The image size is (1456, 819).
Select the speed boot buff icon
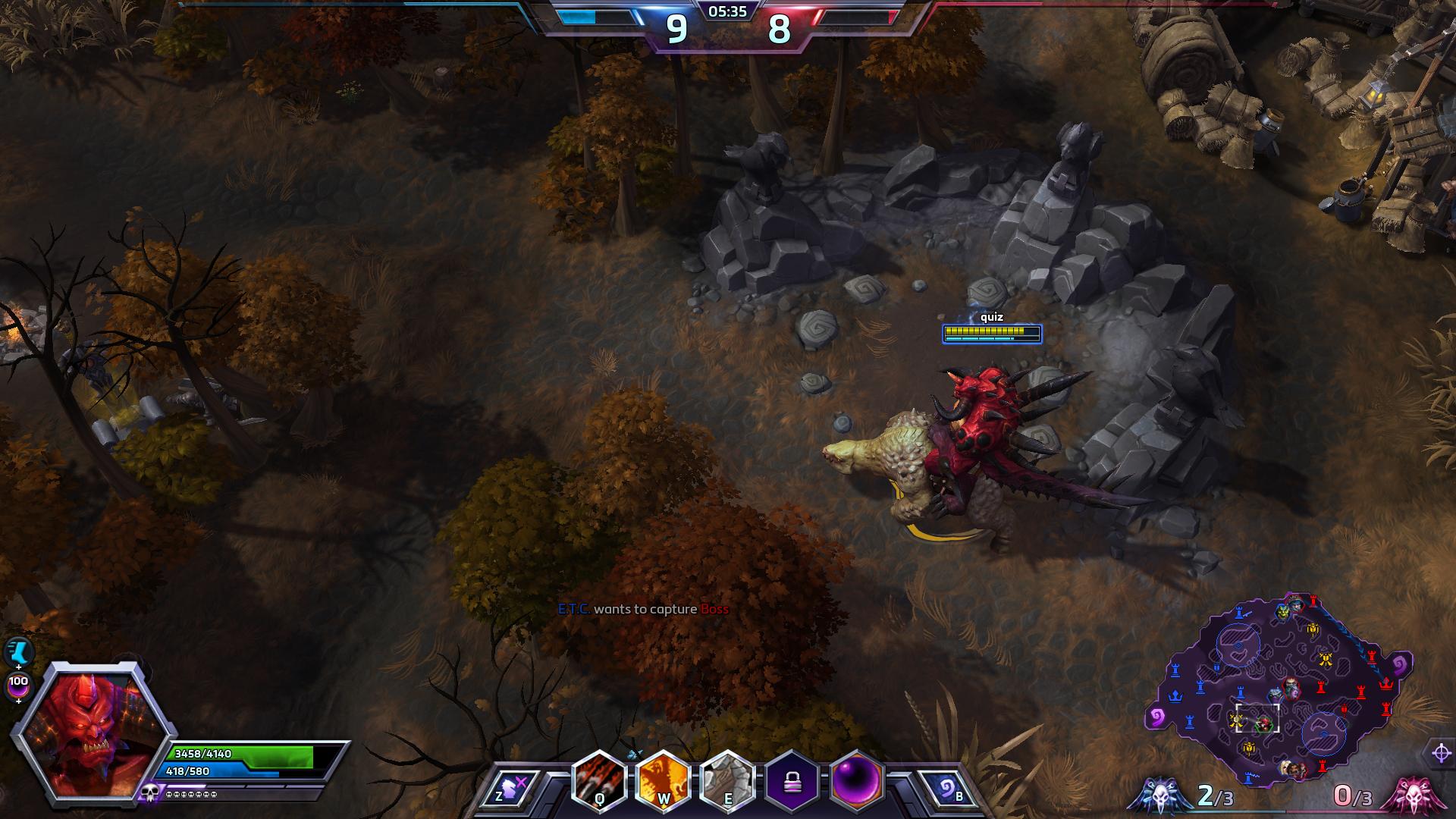pos(18,651)
